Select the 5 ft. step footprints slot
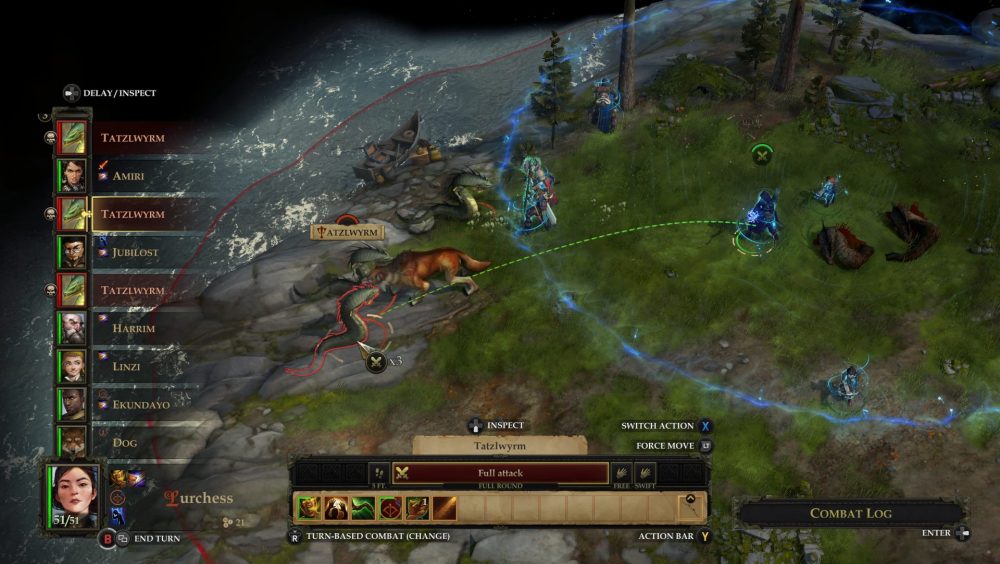The height and width of the screenshot is (564, 1000). [x=379, y=474]
